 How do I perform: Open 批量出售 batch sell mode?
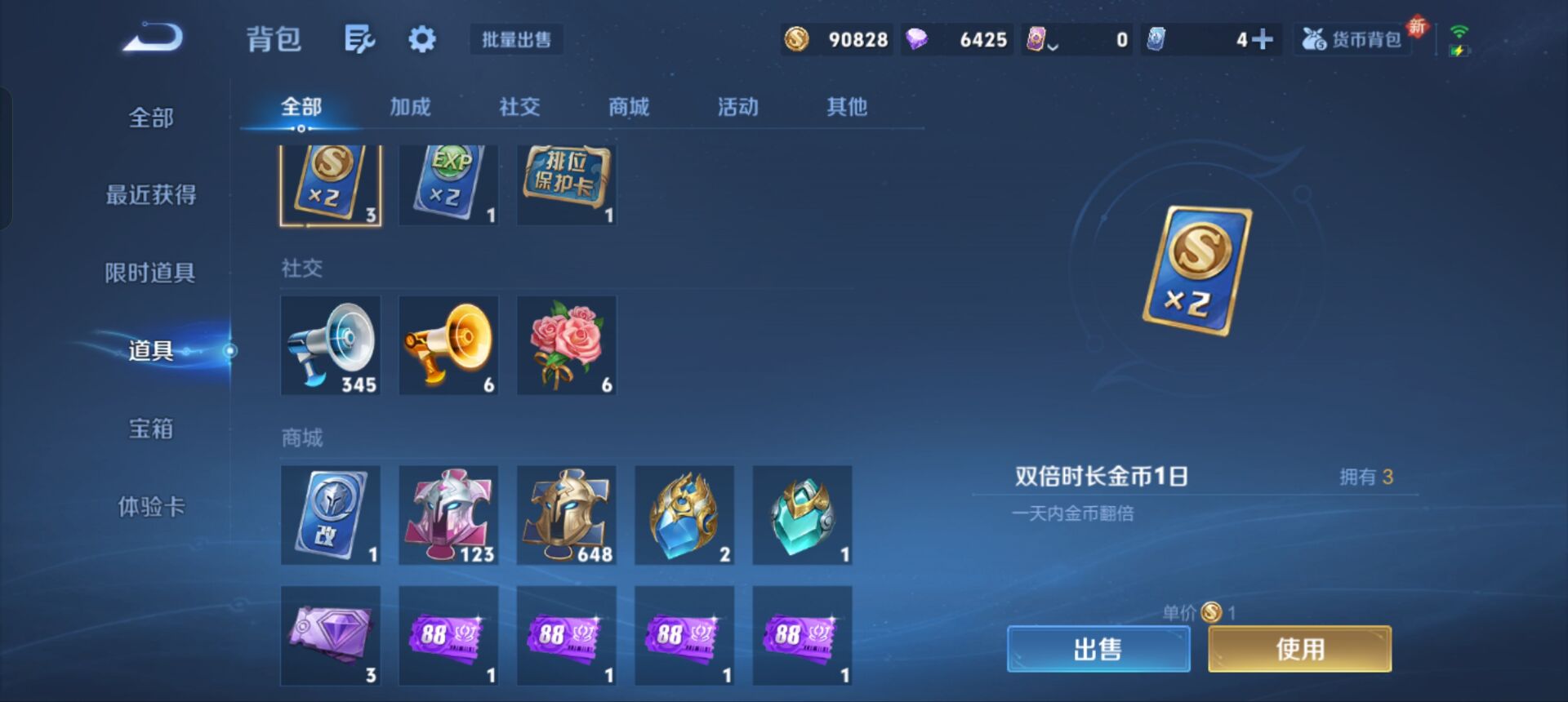[x=516, y=39]
